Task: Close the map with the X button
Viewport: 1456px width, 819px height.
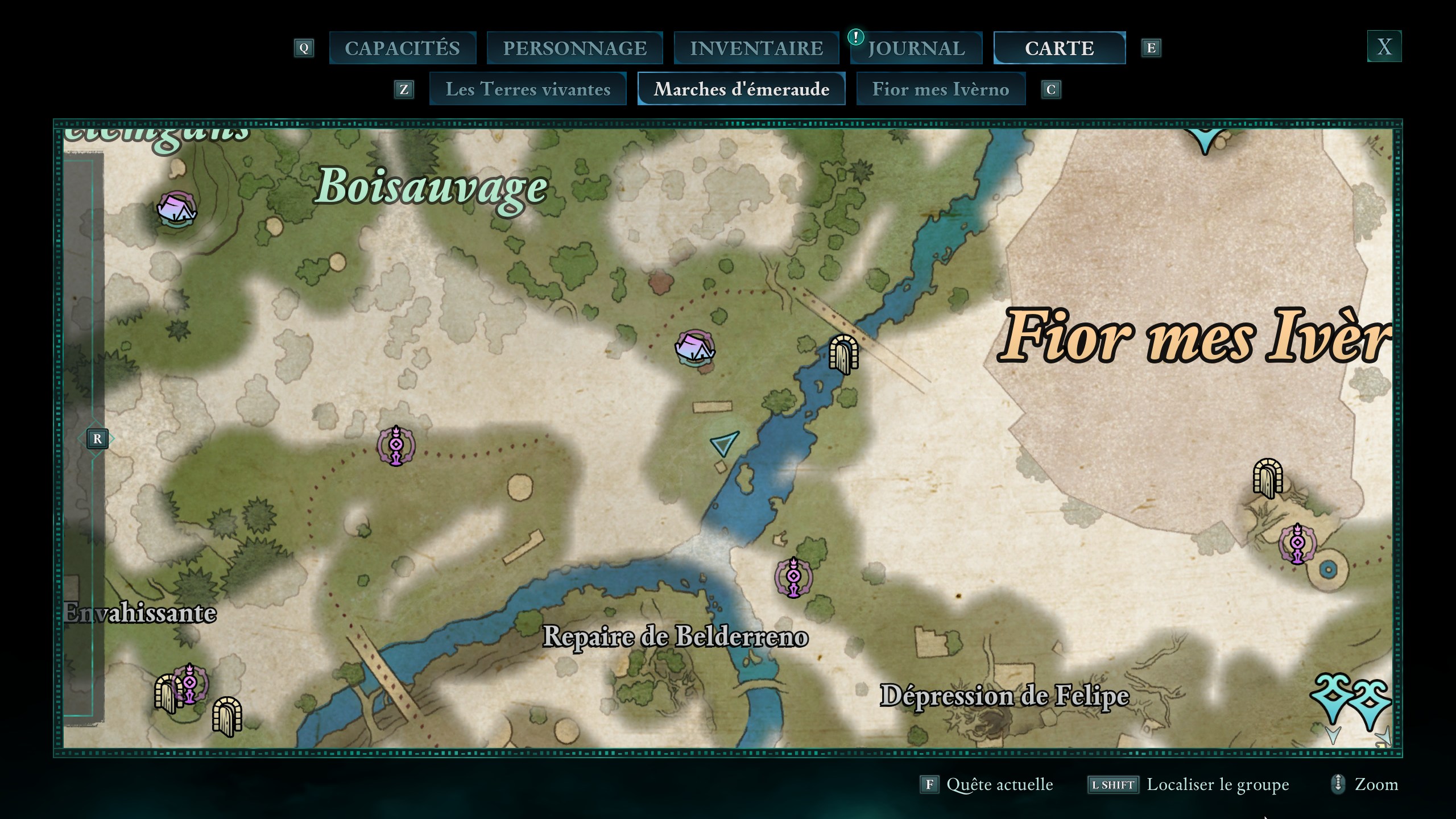Action: pos(1384,46)
